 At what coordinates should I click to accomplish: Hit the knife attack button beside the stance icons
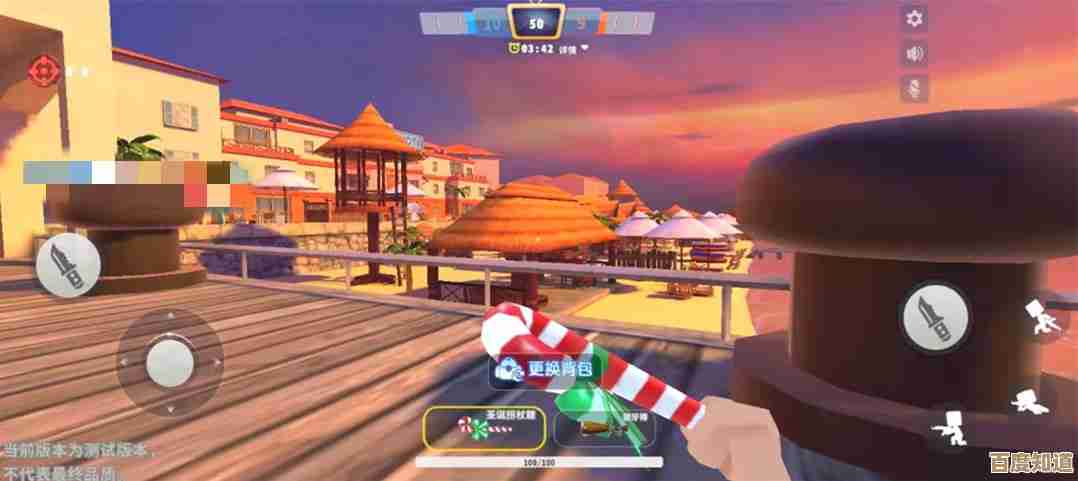pyautogui.click(x=935, y=316)
